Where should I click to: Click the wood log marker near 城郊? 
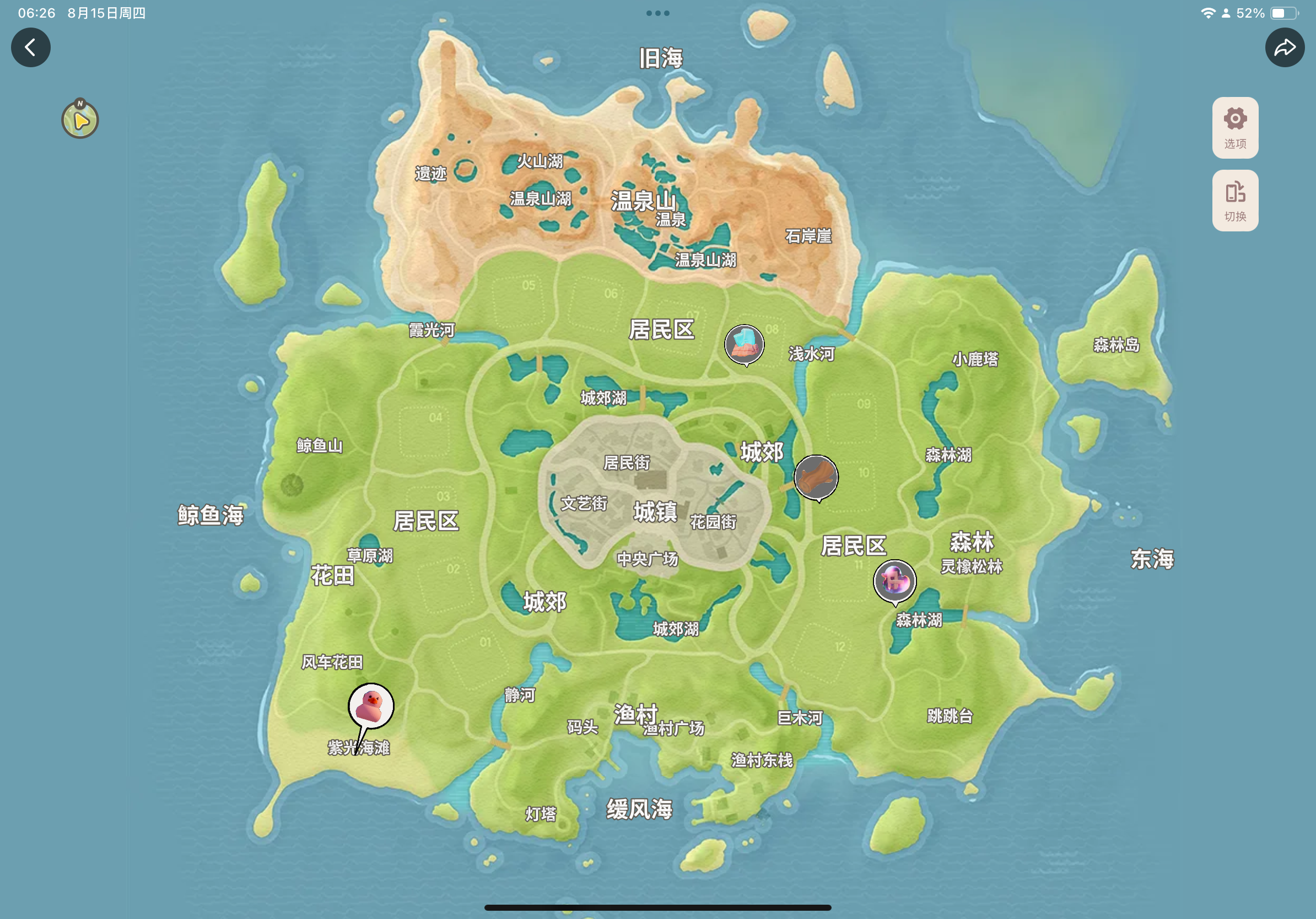816,477
